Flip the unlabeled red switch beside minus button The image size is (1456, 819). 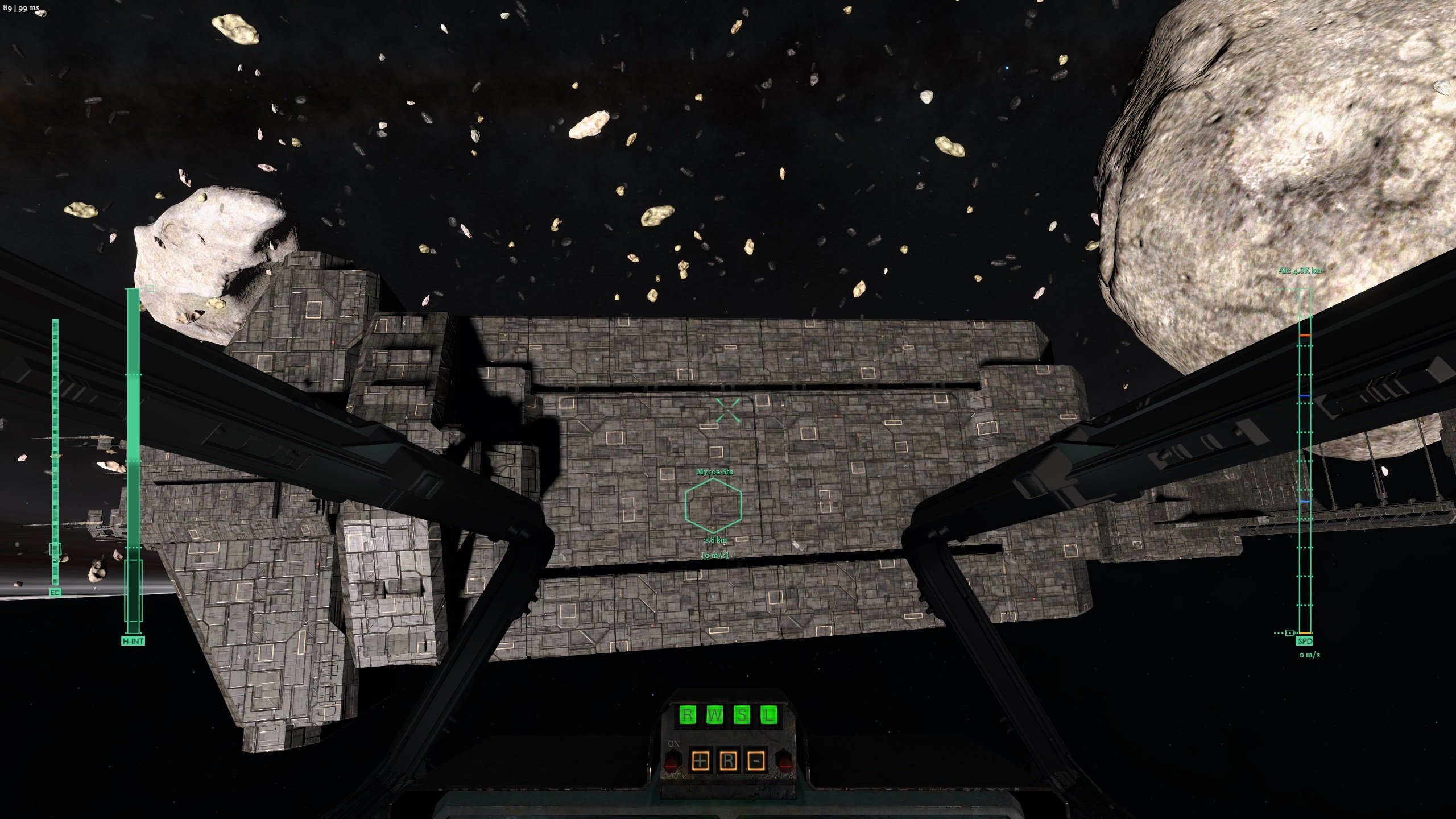tap(785, 761)
